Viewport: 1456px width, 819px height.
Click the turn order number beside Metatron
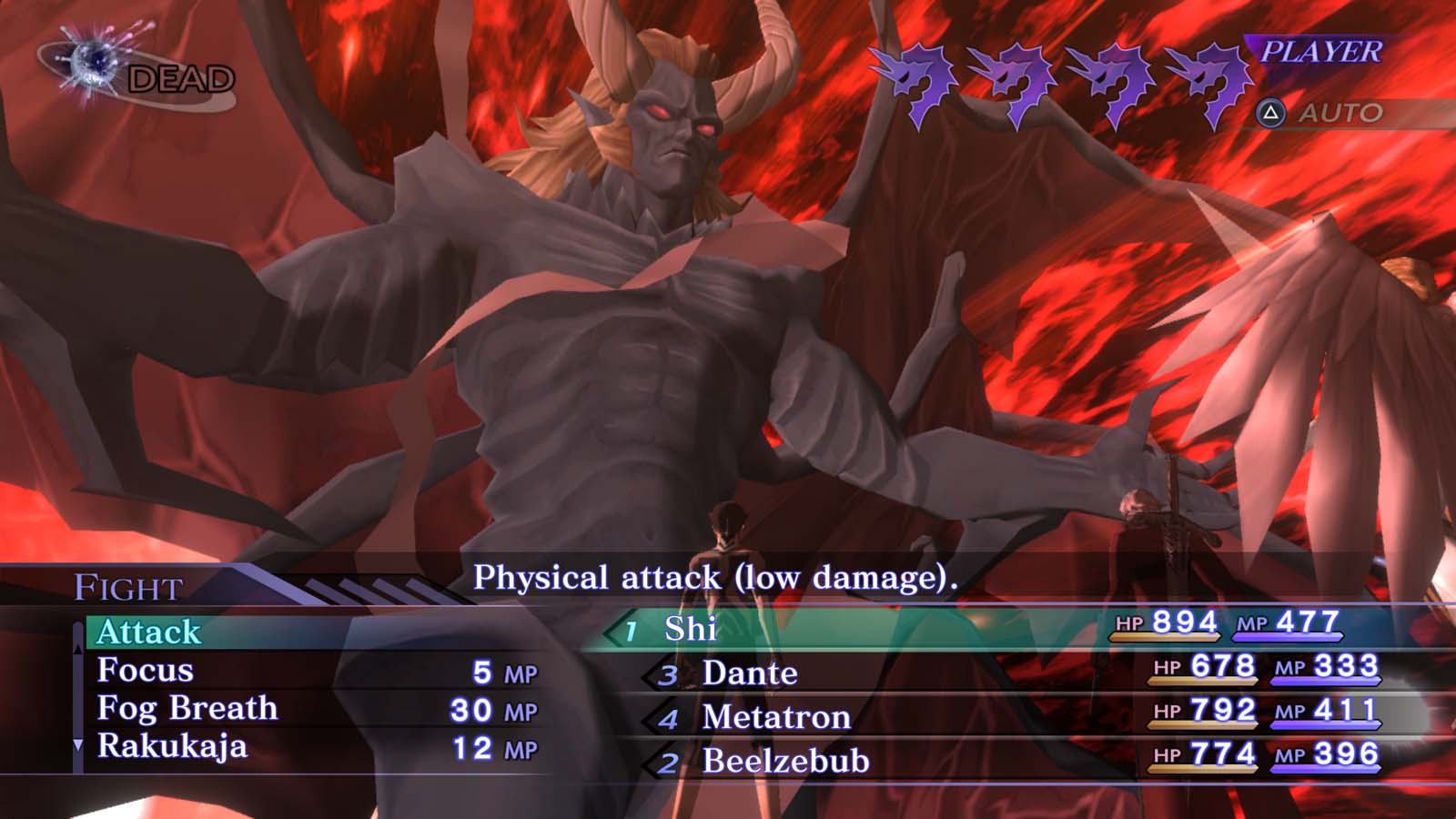click(x=668, y=717)
